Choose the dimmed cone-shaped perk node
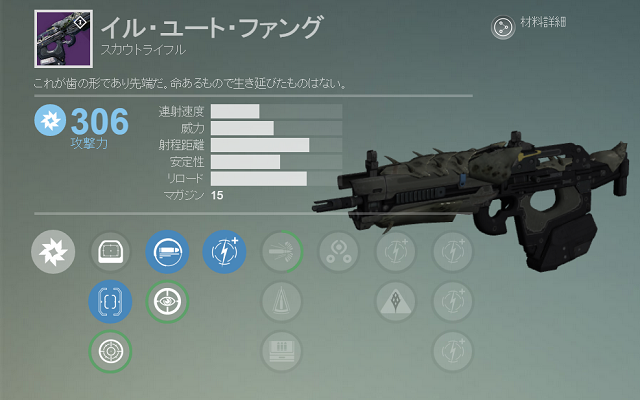Screen dimensions: 640x400 281,300
